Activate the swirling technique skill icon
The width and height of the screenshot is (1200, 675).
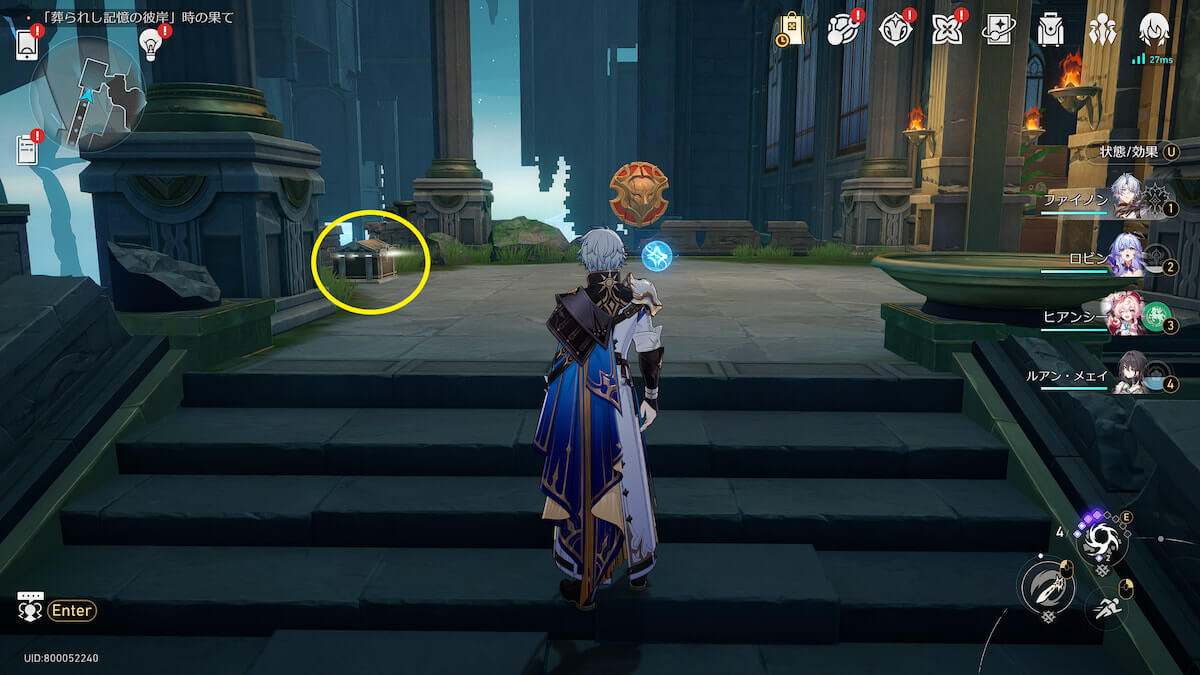click(1103, 541)
